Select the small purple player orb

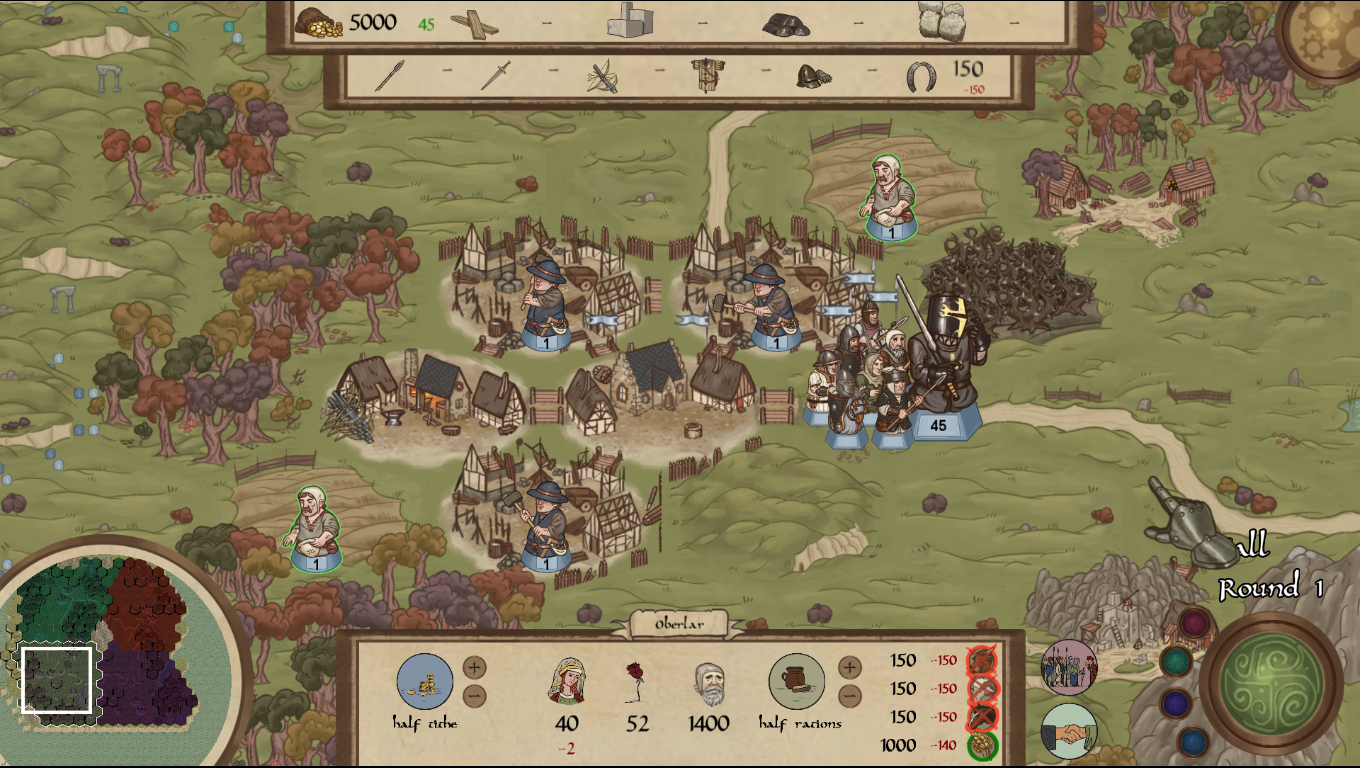pos(1176,703)
